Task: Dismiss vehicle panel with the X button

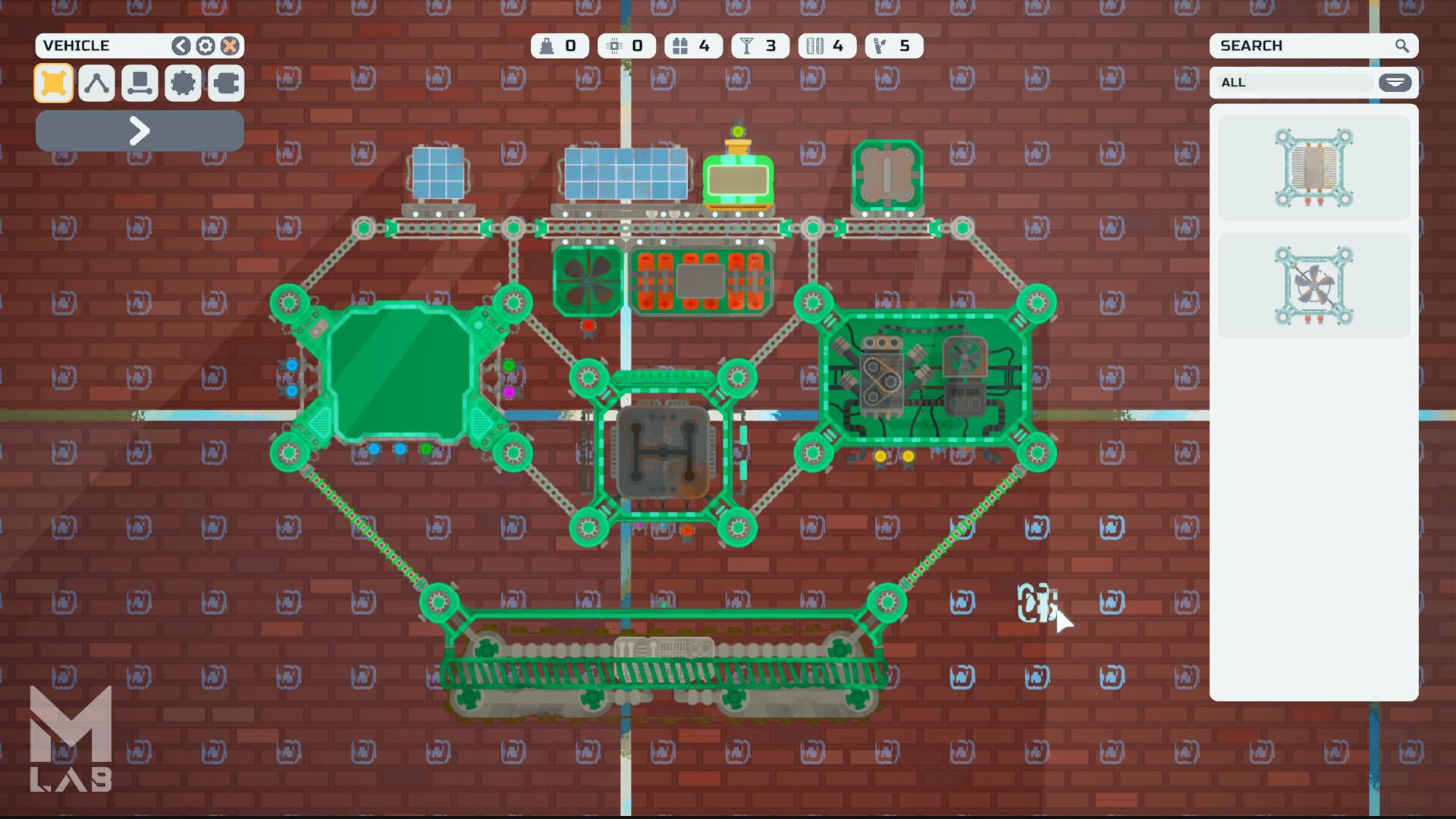Action: point(231,45)
